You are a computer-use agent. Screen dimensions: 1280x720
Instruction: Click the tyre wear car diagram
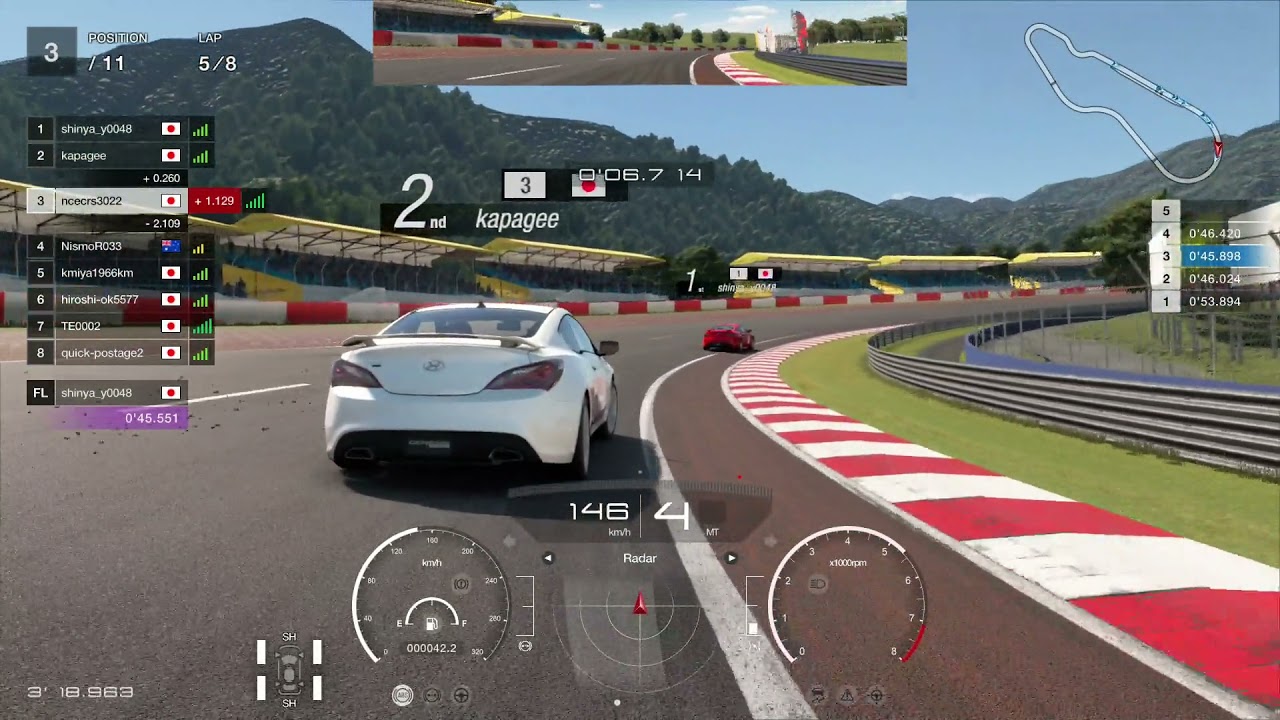[x=289, y=668]
